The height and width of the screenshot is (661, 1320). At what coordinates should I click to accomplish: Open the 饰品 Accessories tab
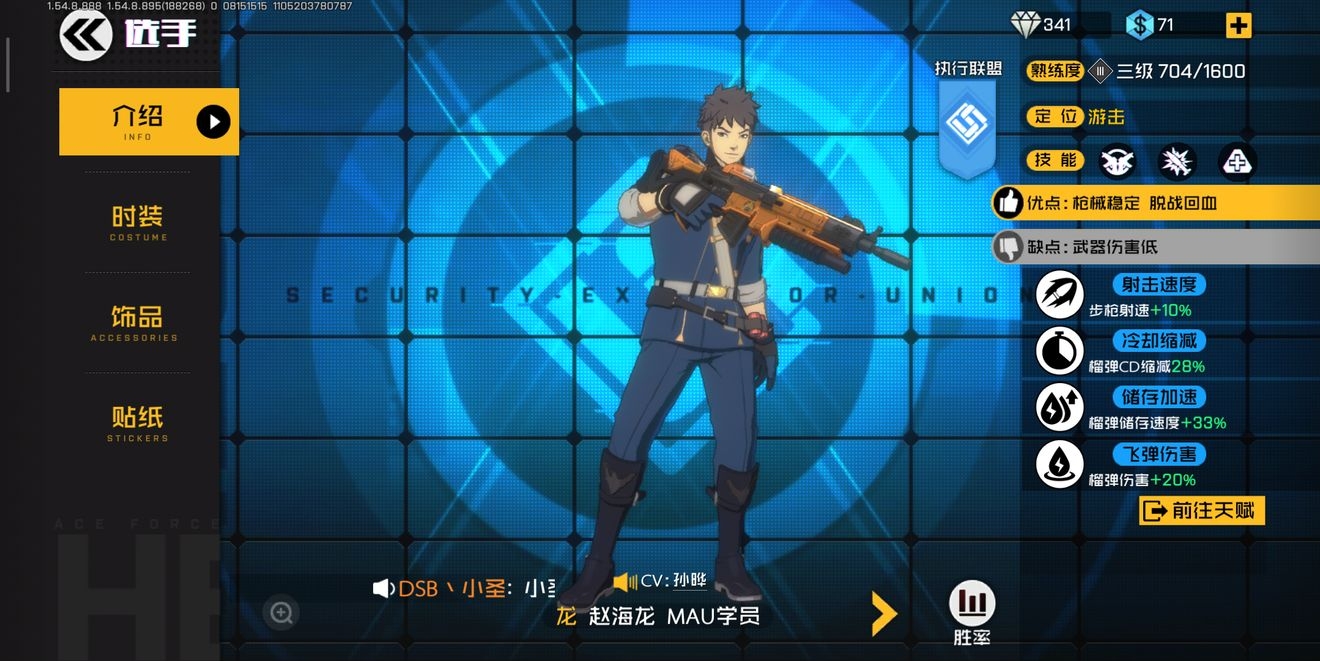[136, 323]
